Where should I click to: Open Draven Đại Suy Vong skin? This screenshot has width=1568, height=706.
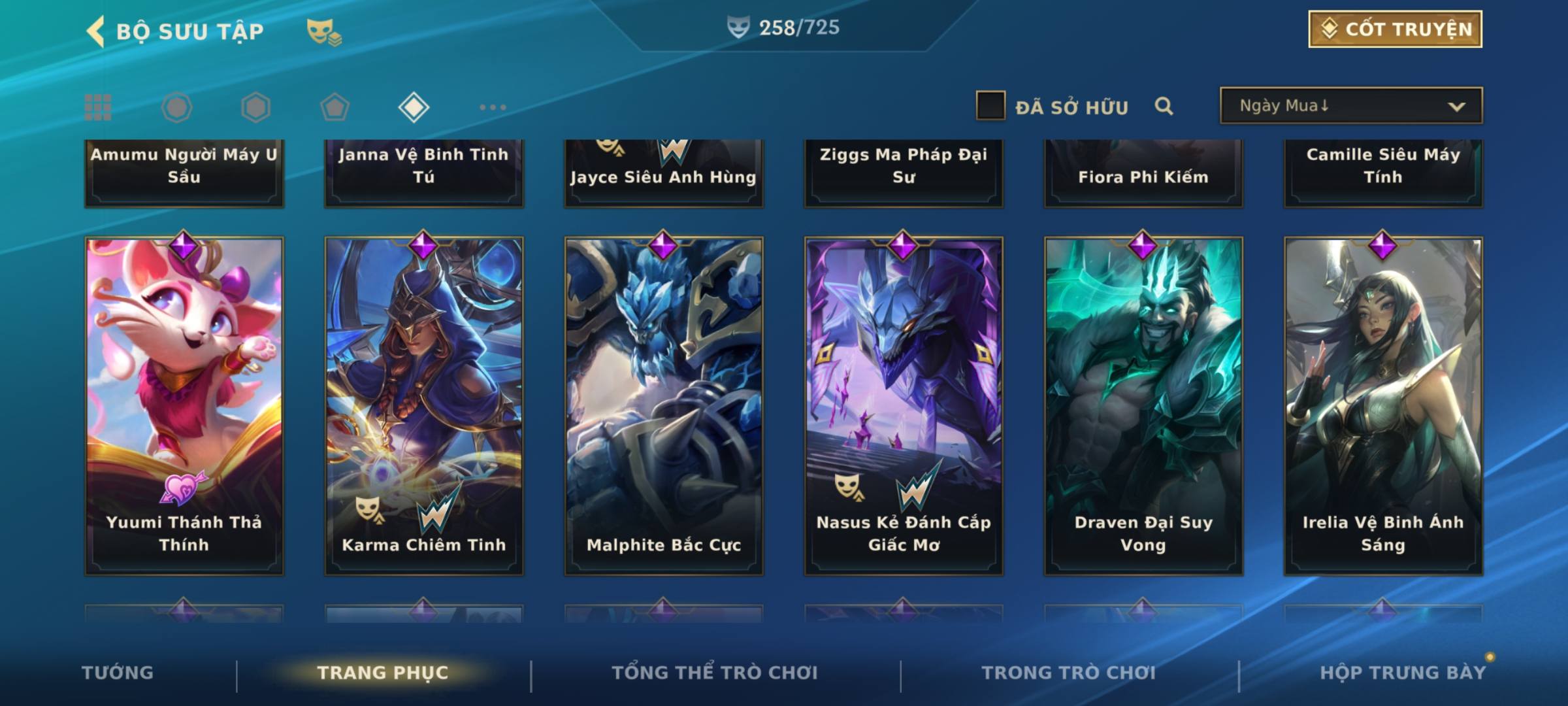1143,405
